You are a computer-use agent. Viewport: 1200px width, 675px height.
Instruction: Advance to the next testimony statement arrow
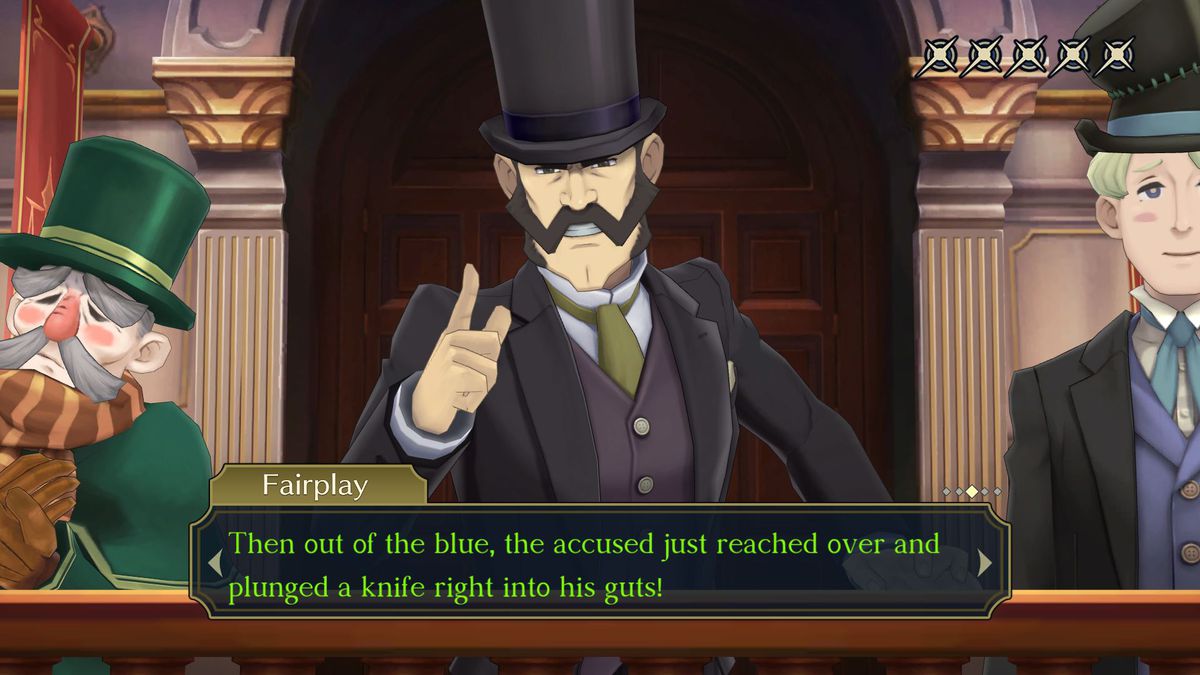(985, 562)
